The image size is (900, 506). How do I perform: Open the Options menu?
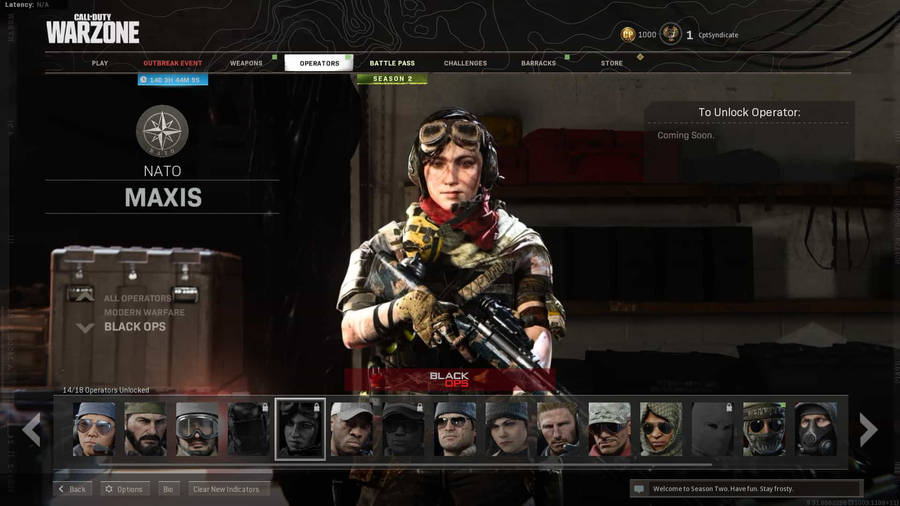[125, 489]
